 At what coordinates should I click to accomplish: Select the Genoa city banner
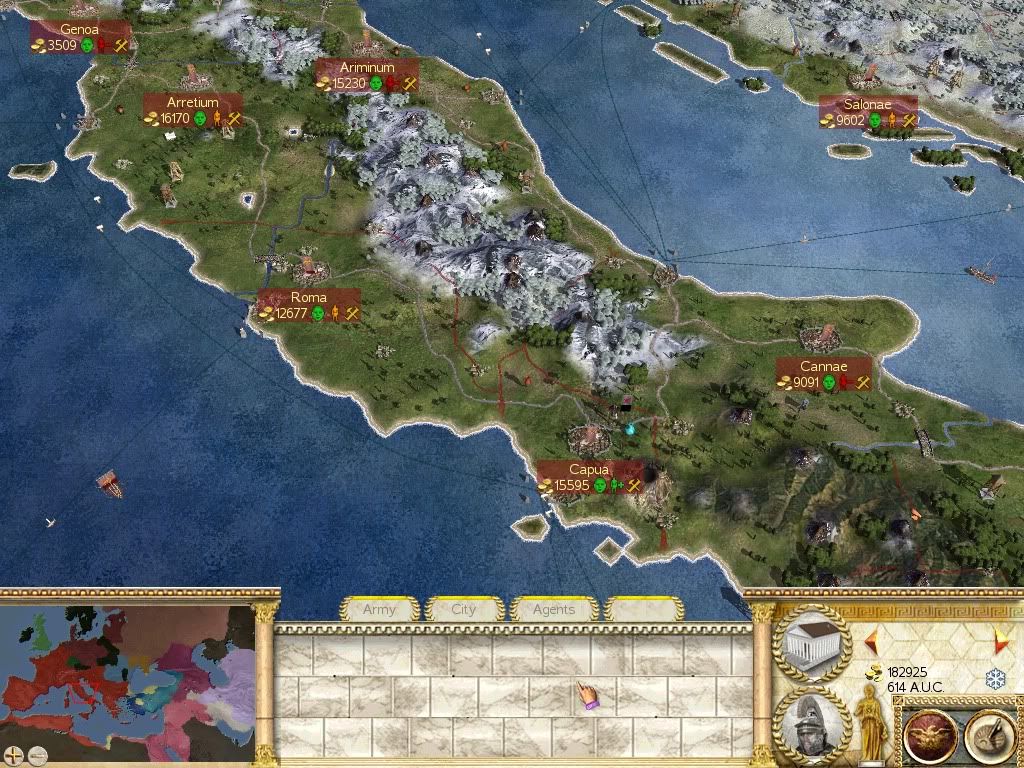[80, 37]
